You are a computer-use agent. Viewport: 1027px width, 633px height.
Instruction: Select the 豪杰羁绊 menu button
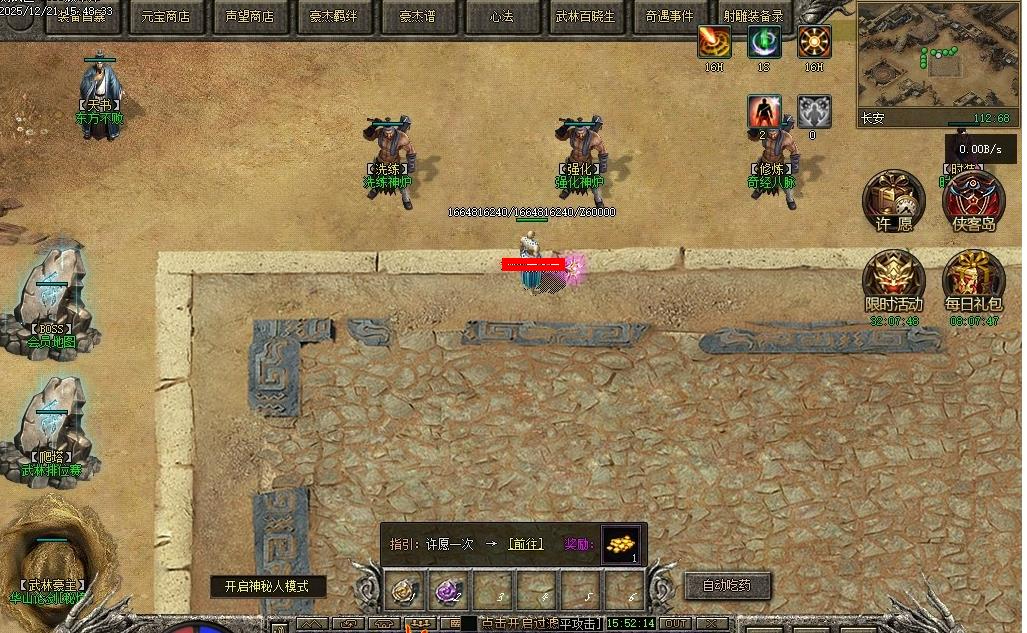pos(333,17)
